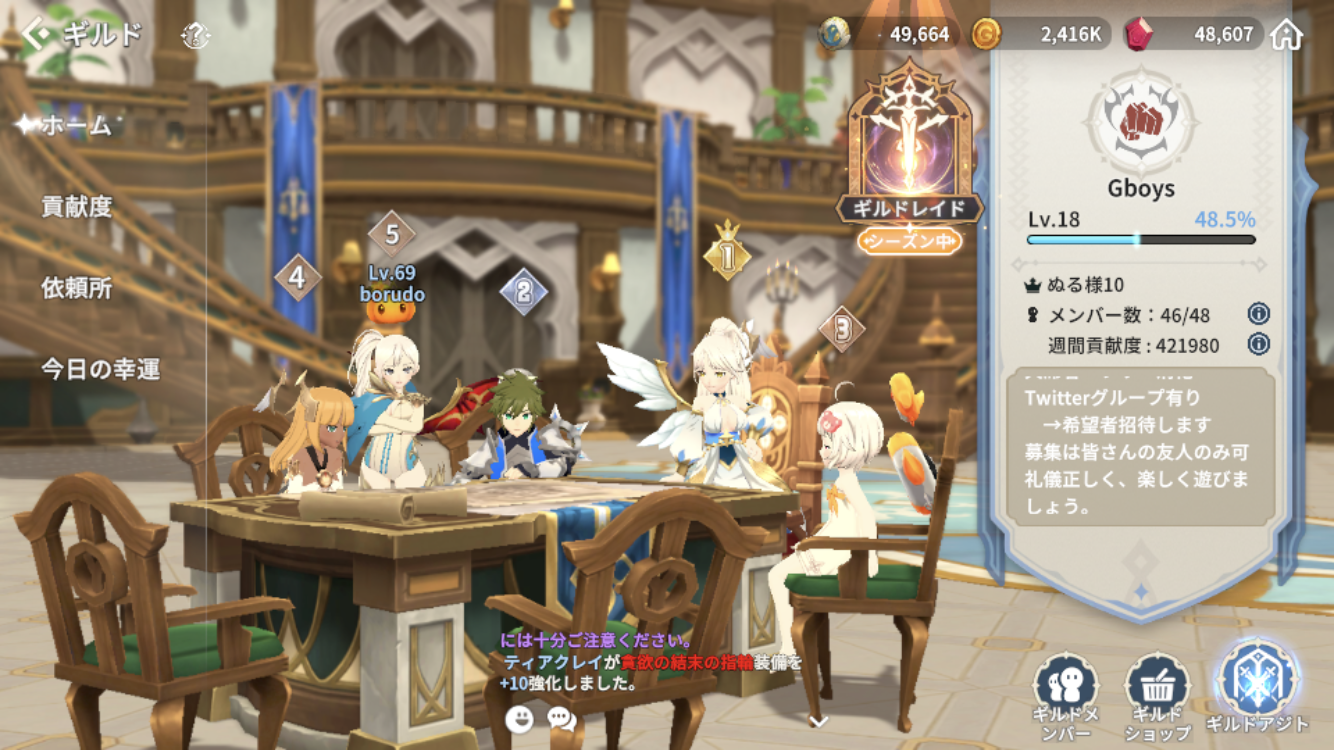This screenshot has height=750, width=1334.
Task: Return to lobby via the house icon
Action: pos(1287,35)
